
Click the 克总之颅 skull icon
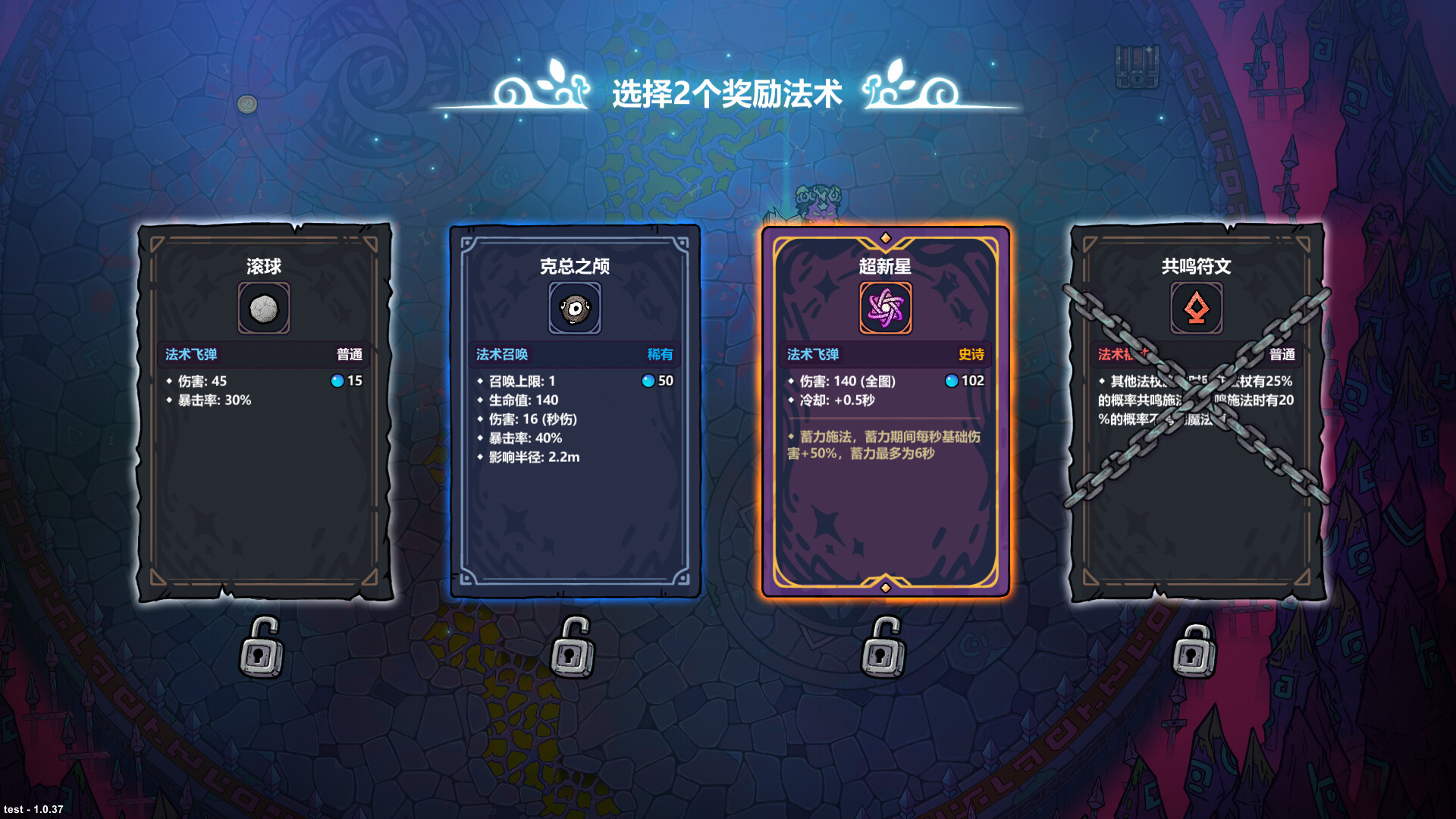pos(575,308)
